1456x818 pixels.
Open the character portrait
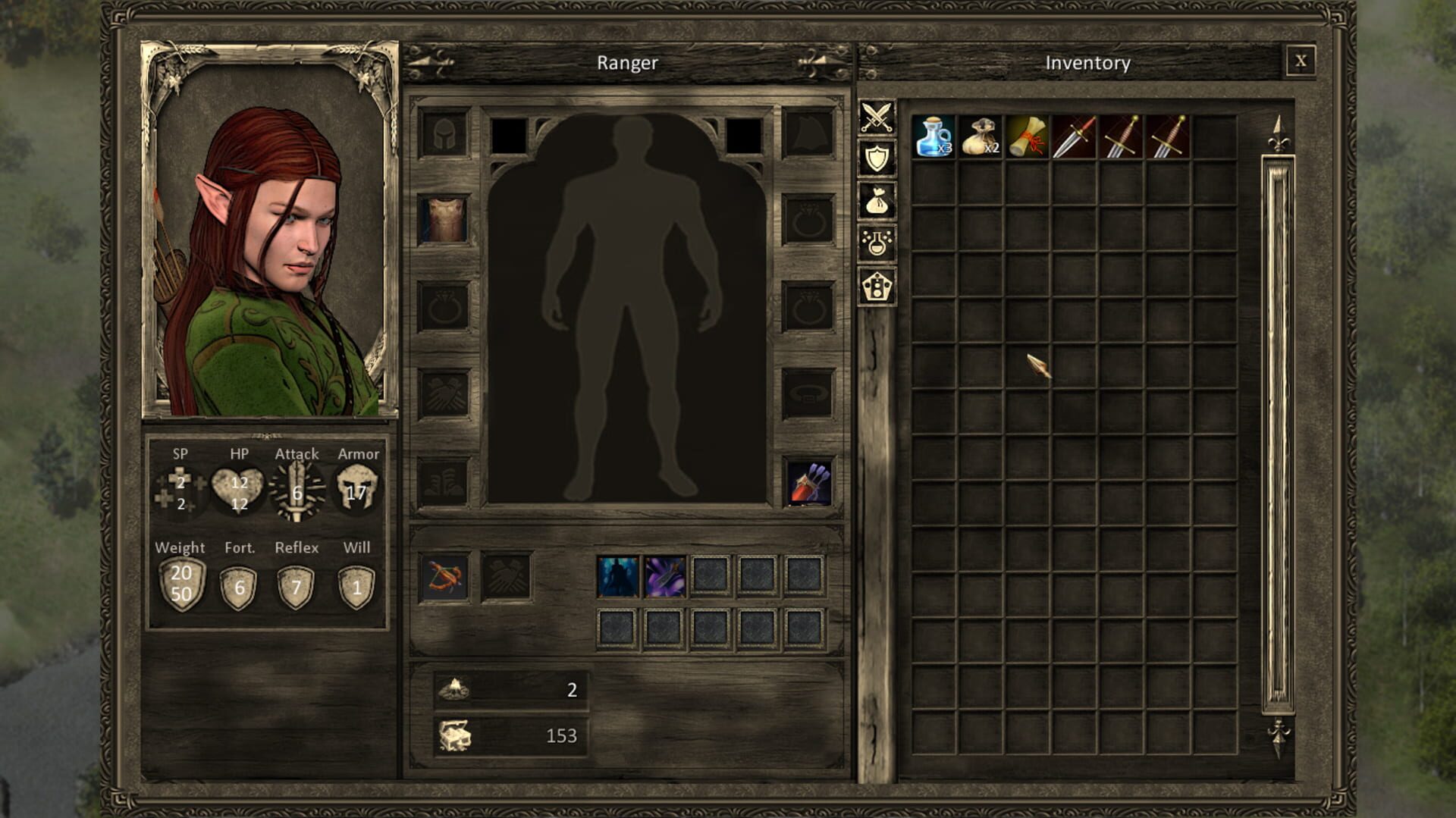269,227
